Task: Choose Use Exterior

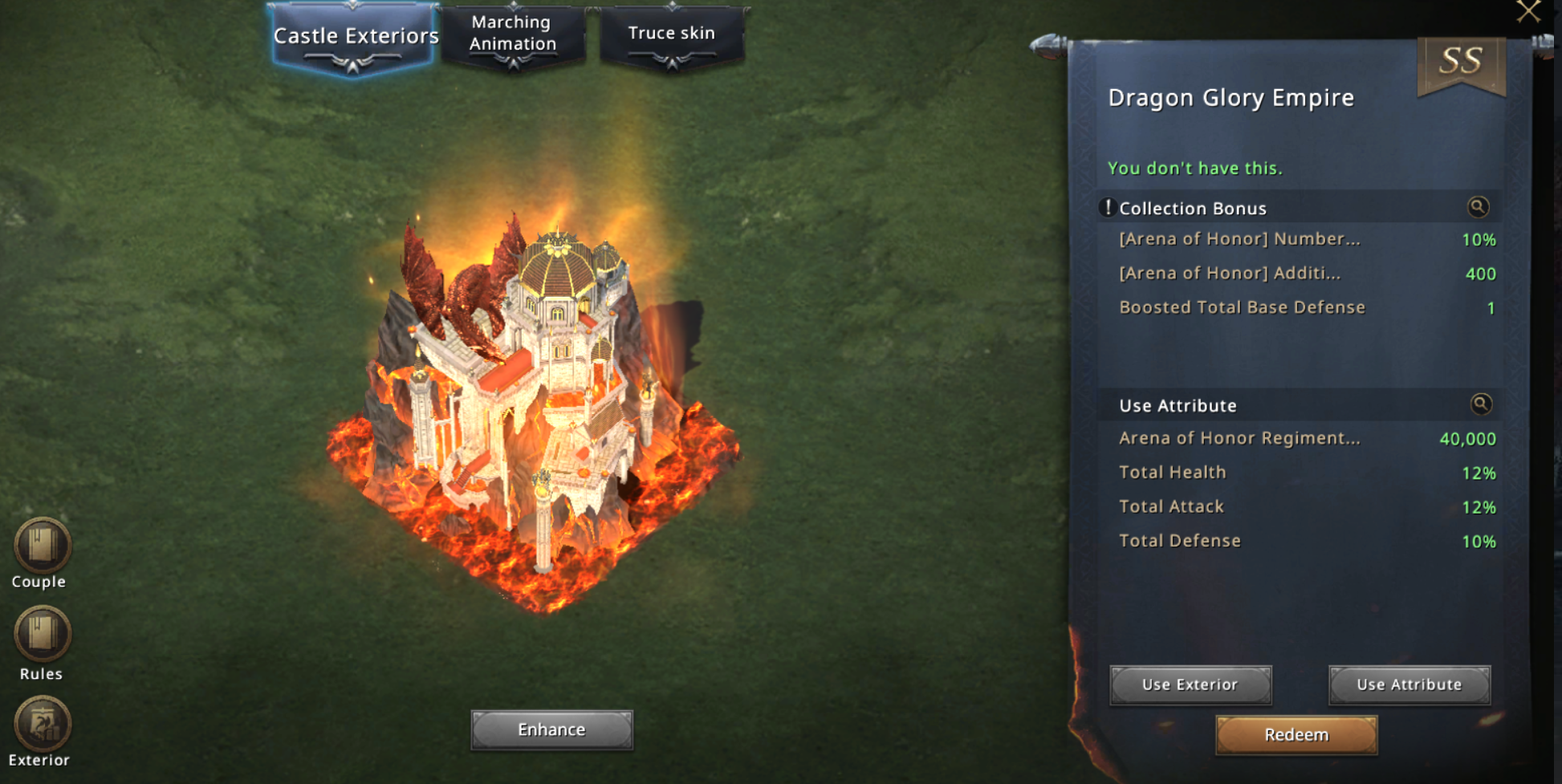Action: [1190, 684]
